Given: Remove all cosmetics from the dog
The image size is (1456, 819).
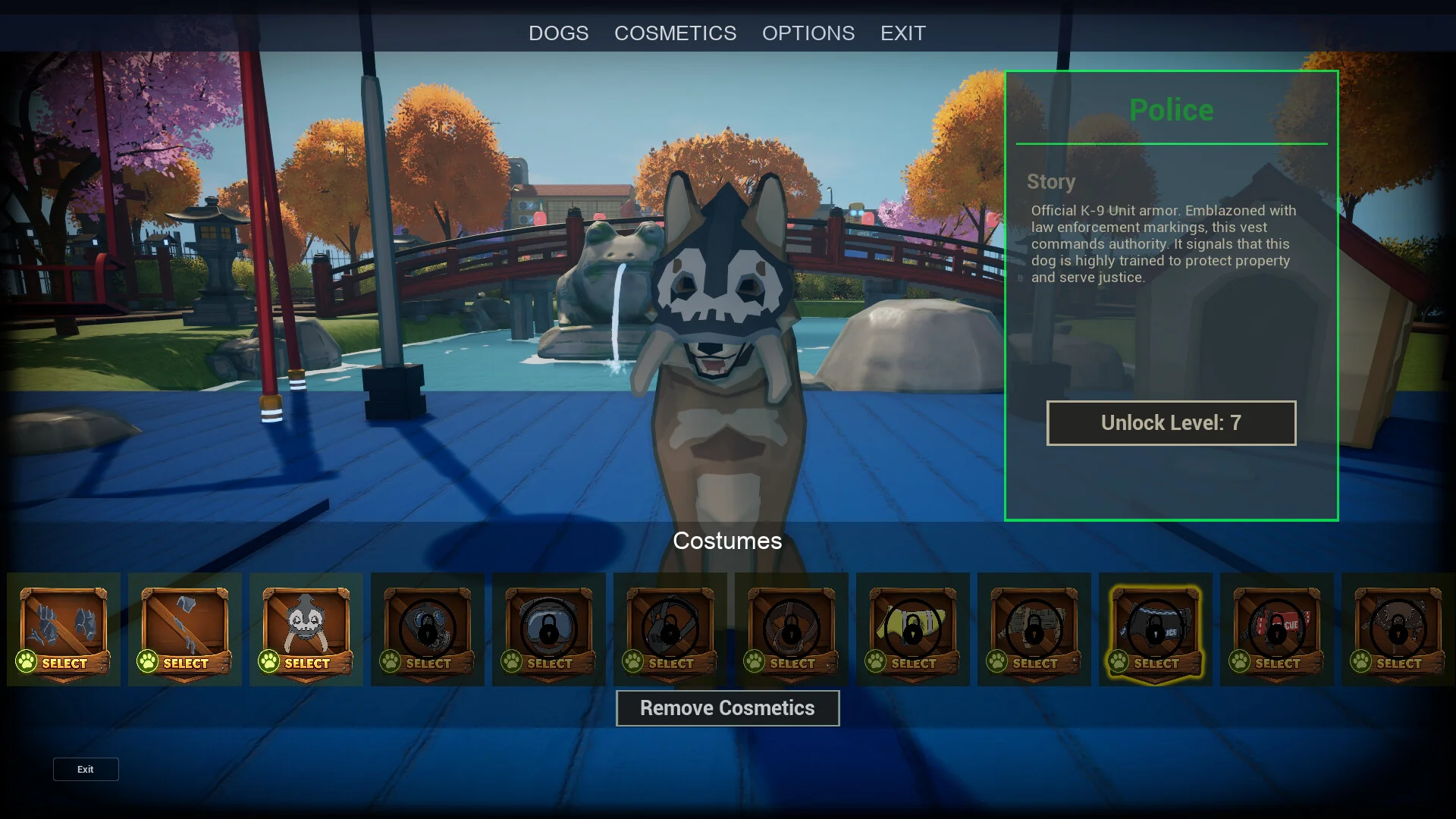Looking at the screenshot, I should click(727, 708).
